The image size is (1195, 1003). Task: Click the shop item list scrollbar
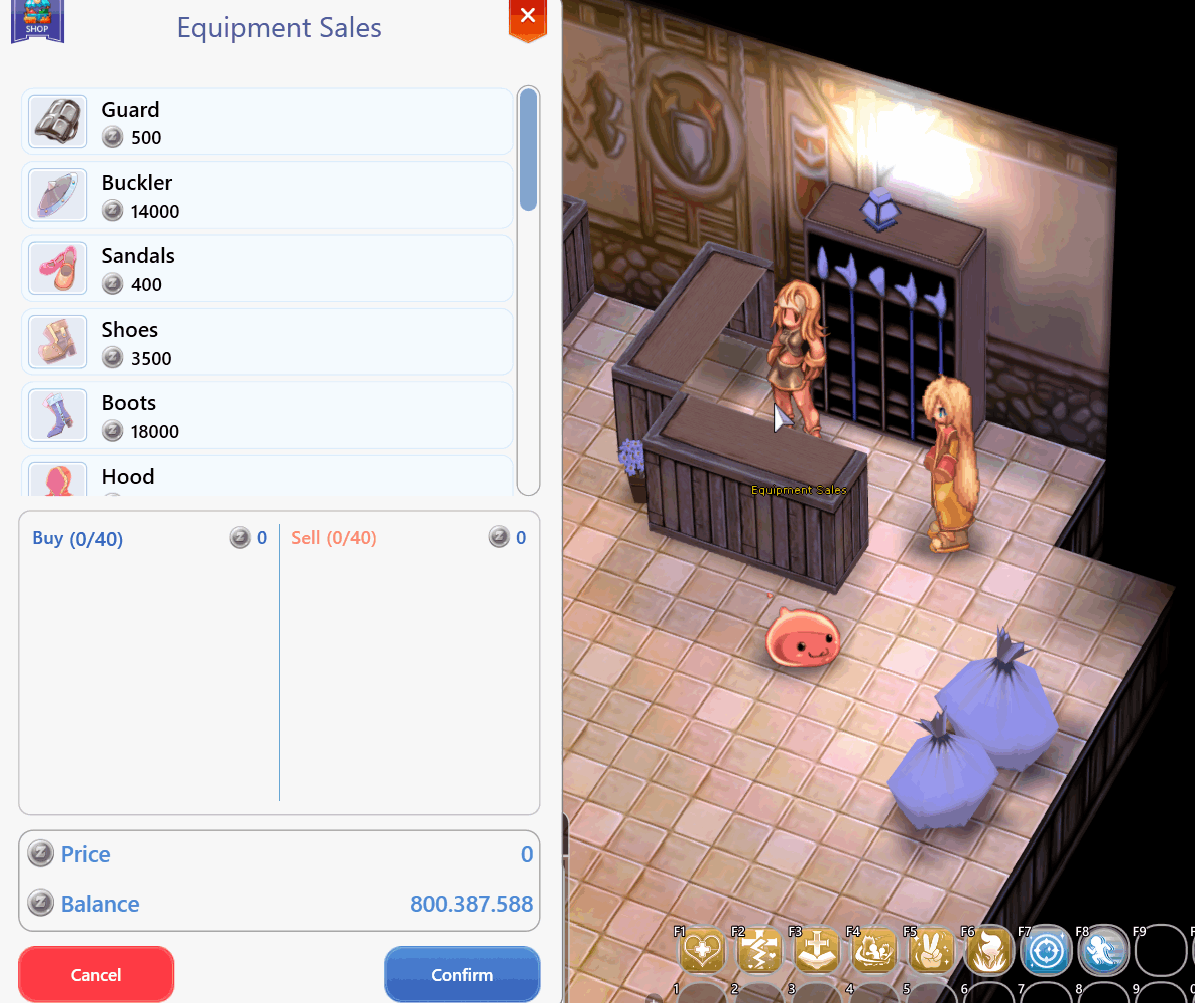(528, 150)
